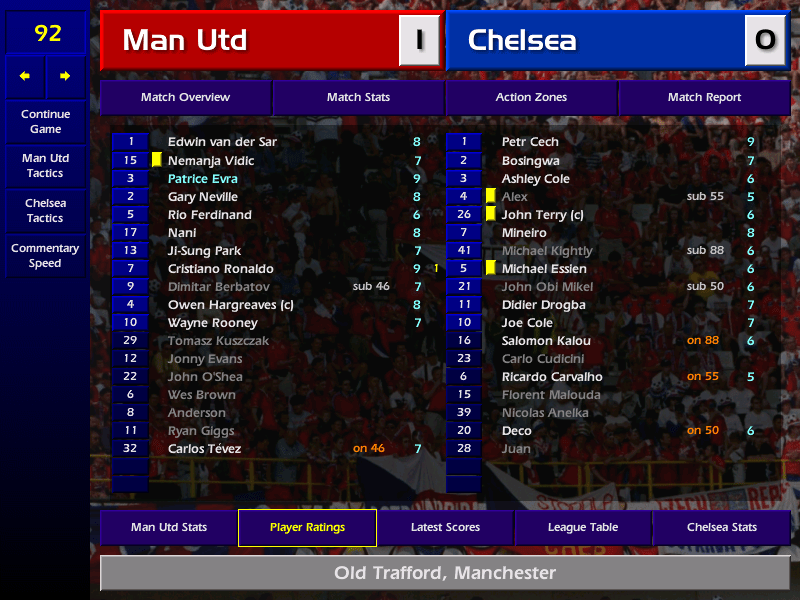Click the Continue Game button

45,122
